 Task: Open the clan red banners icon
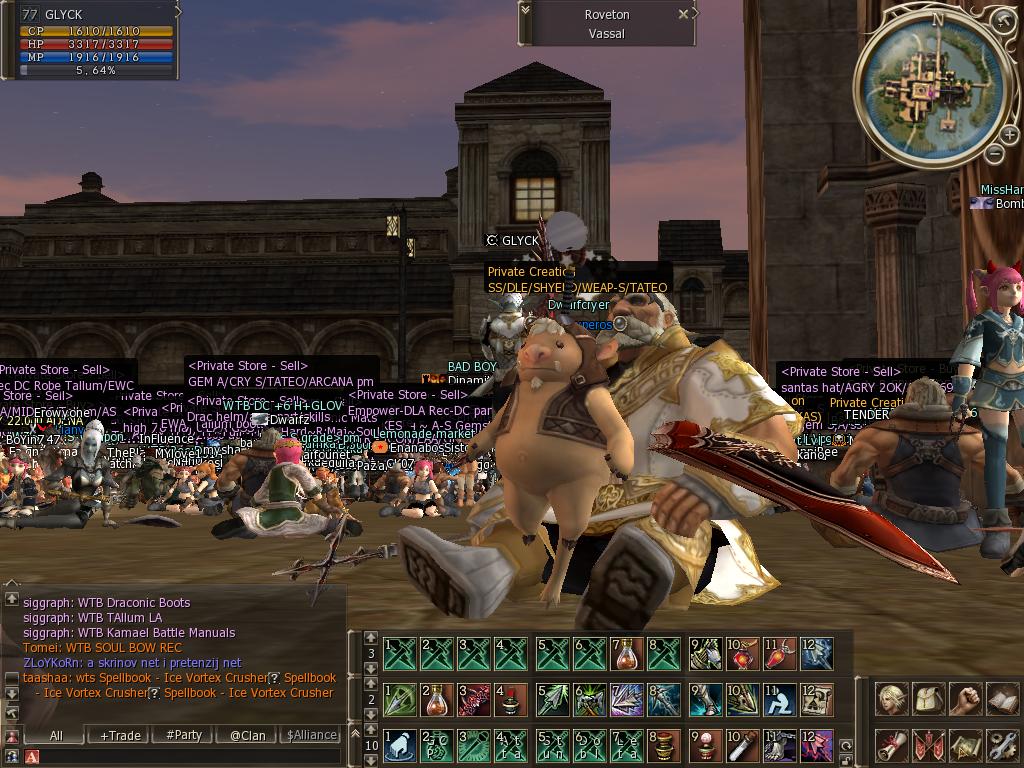pyautogui.click(x=928, y=745)
